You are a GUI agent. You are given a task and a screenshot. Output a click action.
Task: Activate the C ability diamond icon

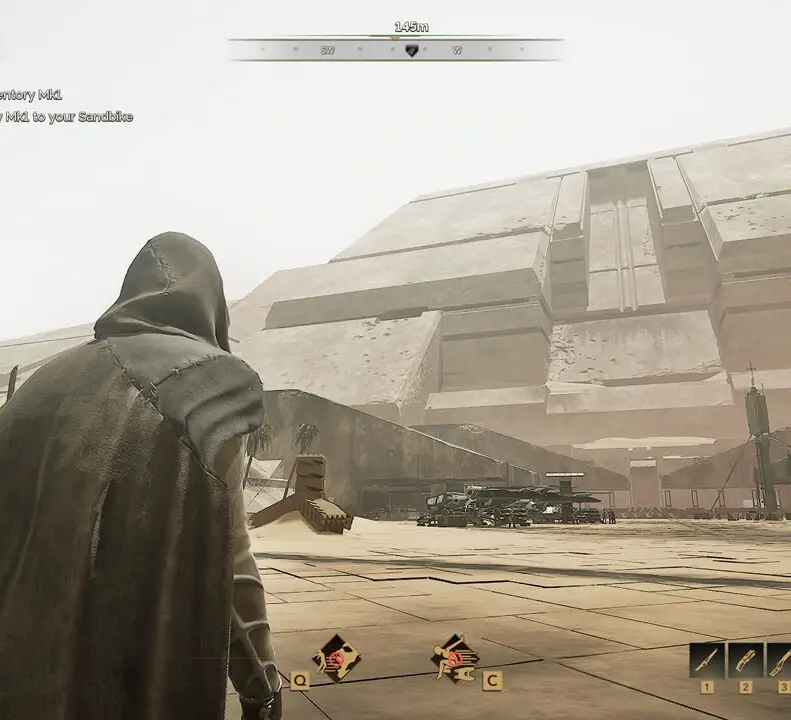pos(454,657)
